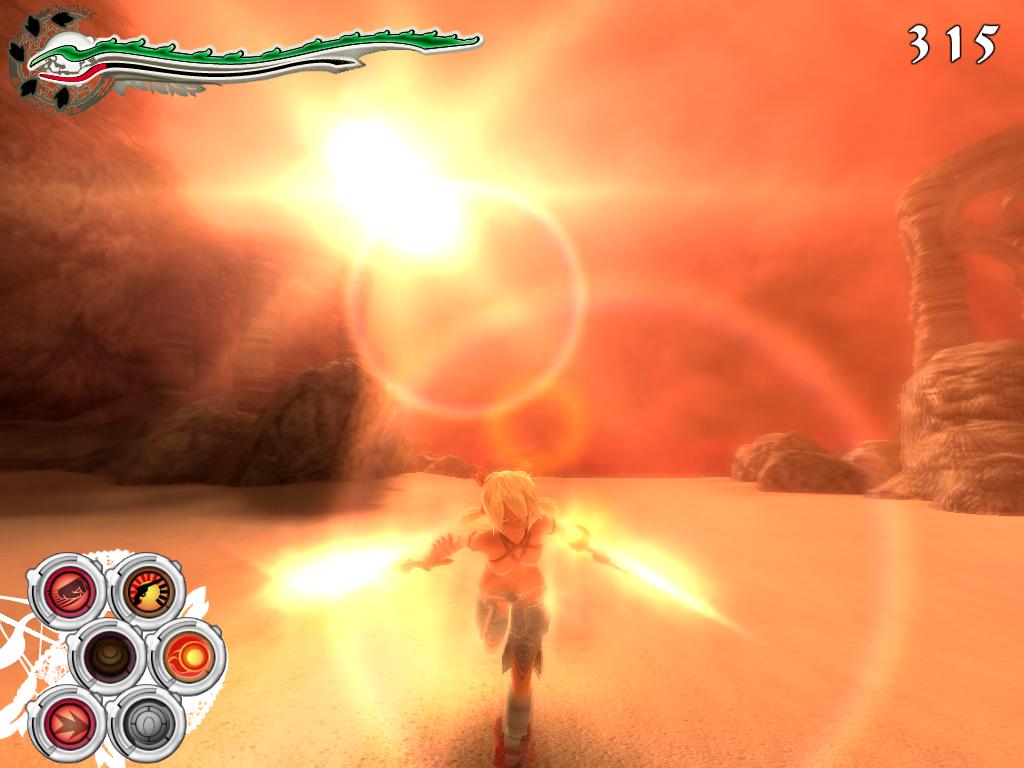This screenshot has height=768, width=1024.
Task: Activate the red fist punch ability
Action: click(68, 590)
